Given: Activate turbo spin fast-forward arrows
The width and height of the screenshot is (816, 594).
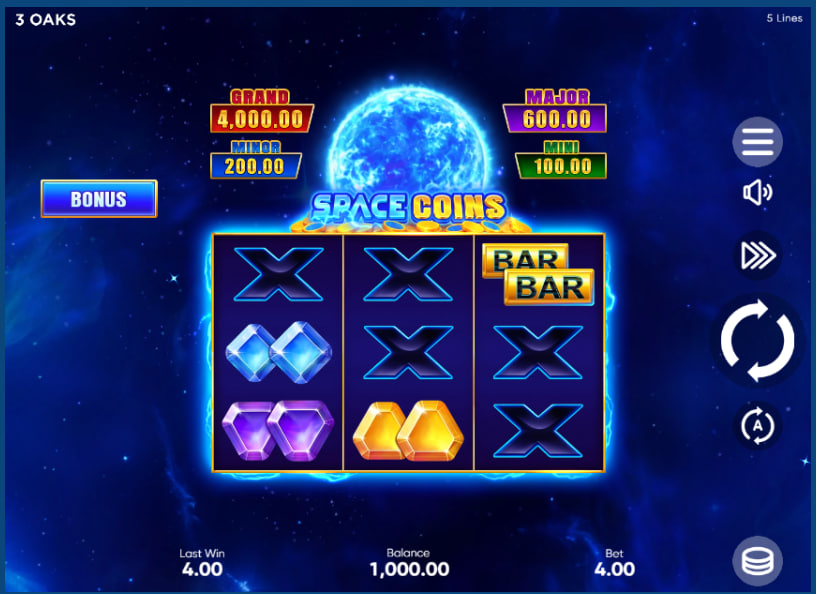Looking at the screenshot, I should click(757, 256).
